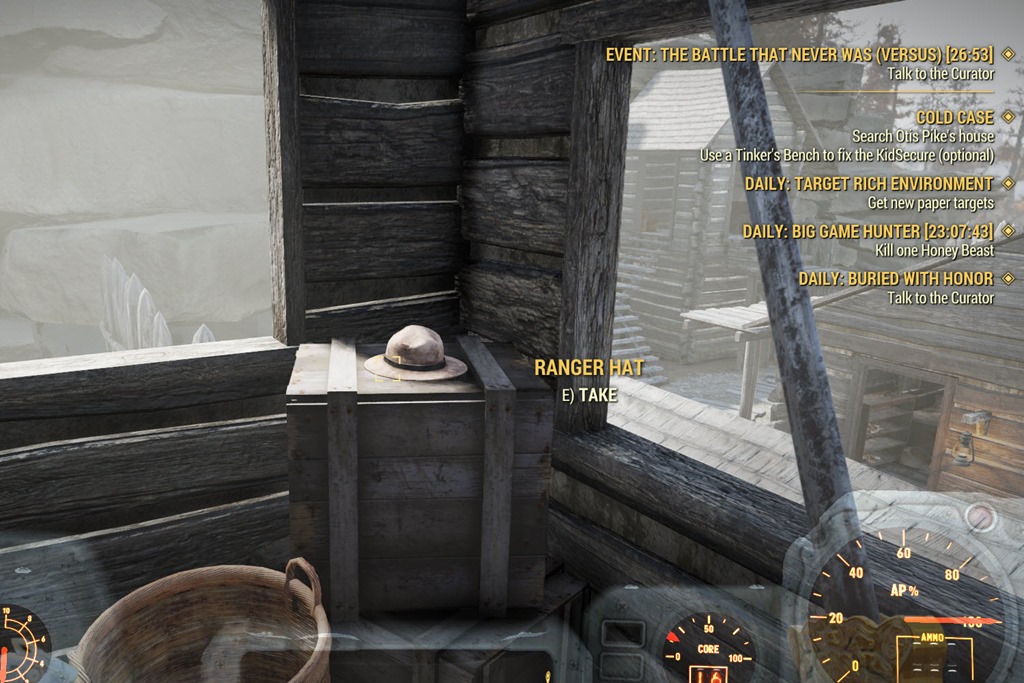Select the Daily: Buried With Honor quest
This screenshot has width=1024, height=683.
coord(896,278)
